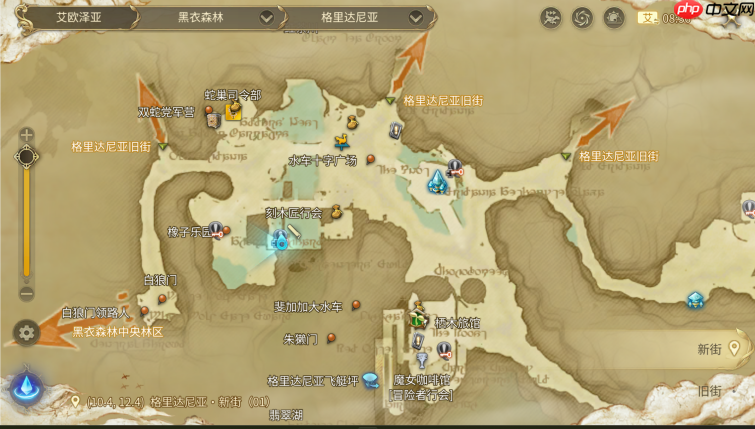
Task: Click the map zoom-out minus button
Action: [x=27, y=293]
